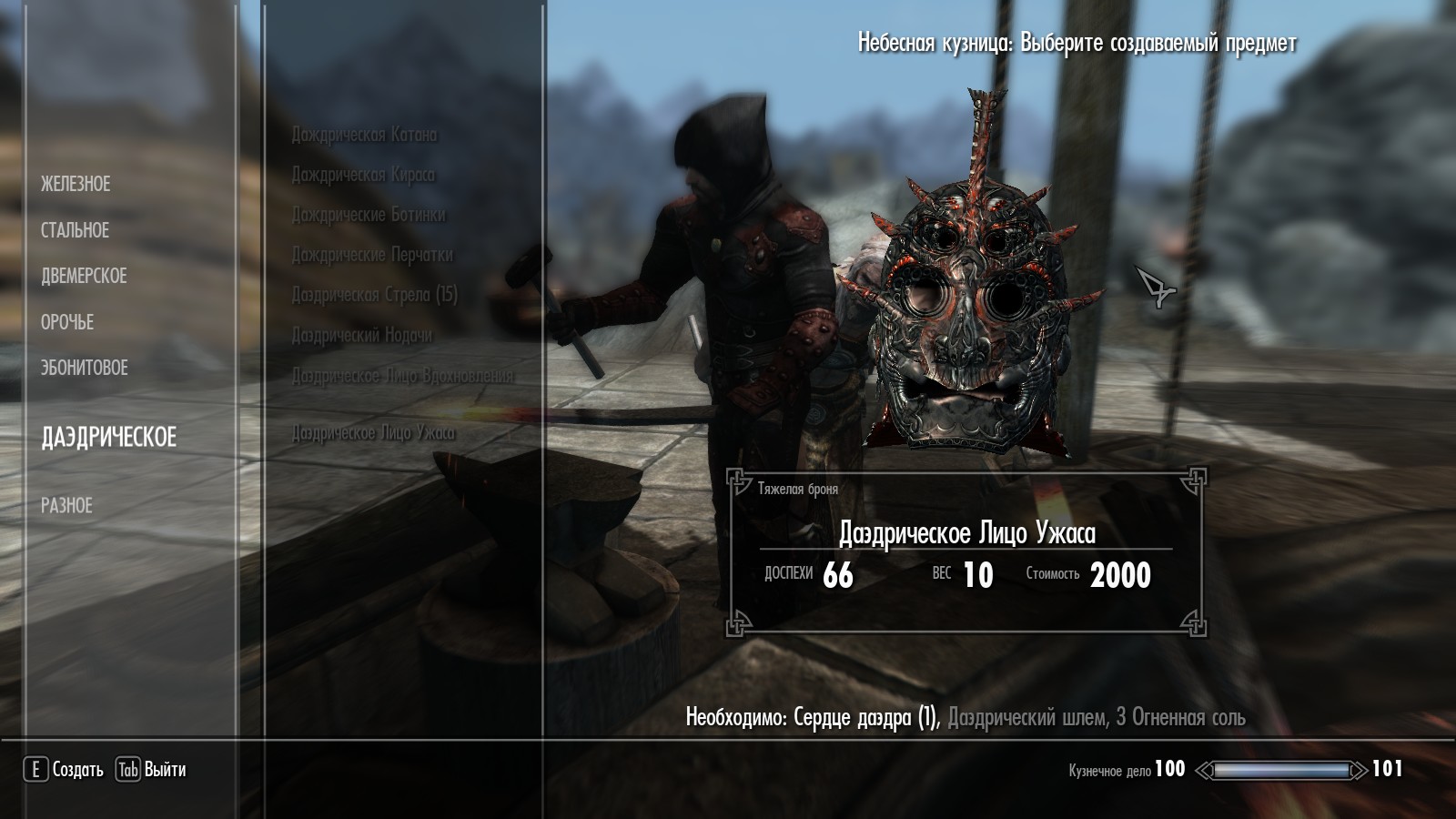Exit the forge with Выйти

point(151,770)
